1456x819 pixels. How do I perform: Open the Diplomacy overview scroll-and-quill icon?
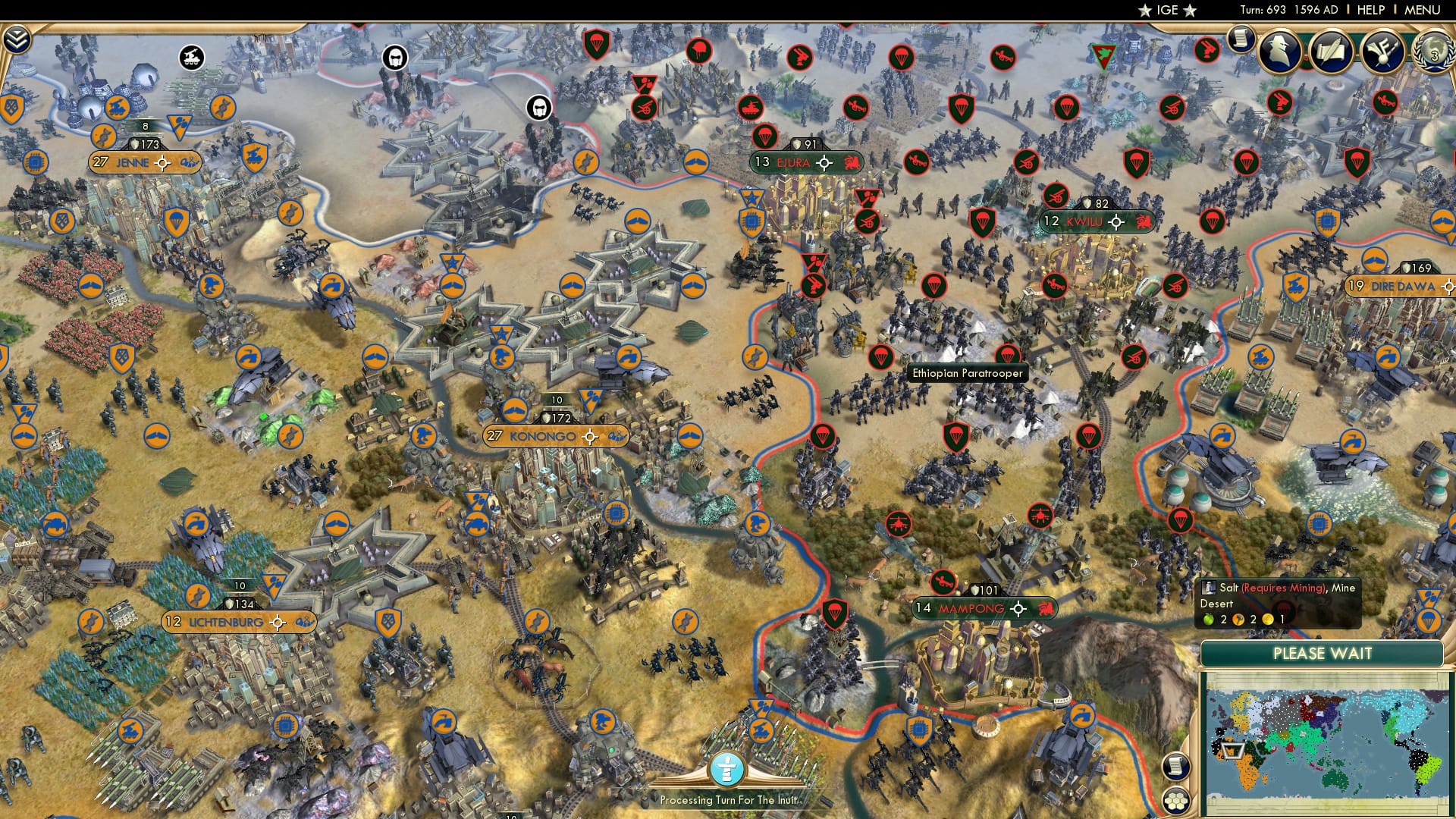click(1332, 51)
